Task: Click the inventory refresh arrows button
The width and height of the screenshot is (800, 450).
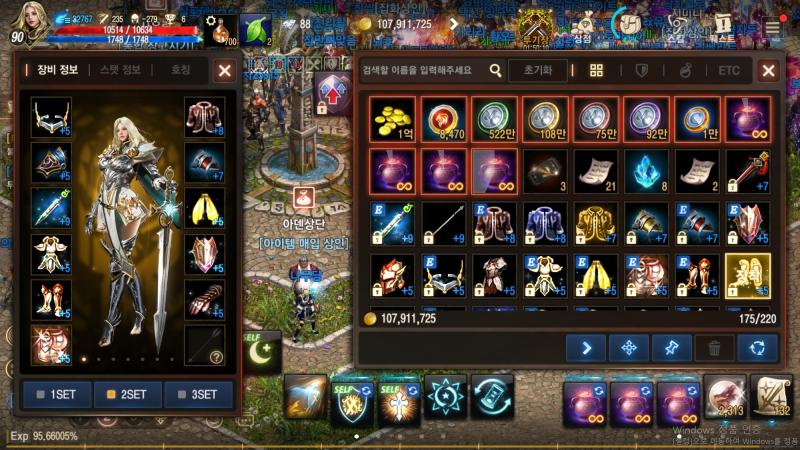Action: pyautogui.click(x=757, y=348)
